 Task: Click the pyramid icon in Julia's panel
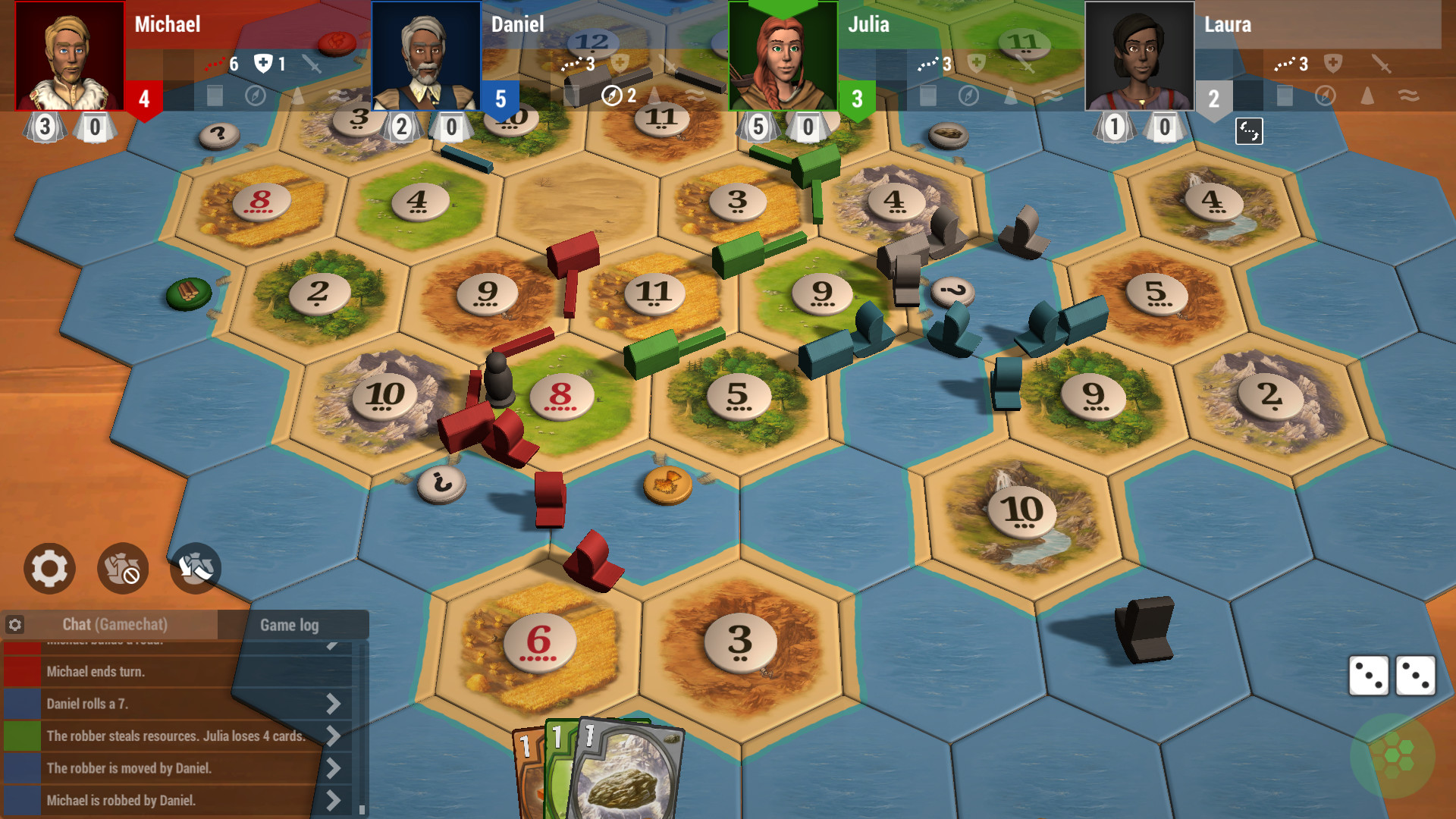[1012, 98]
